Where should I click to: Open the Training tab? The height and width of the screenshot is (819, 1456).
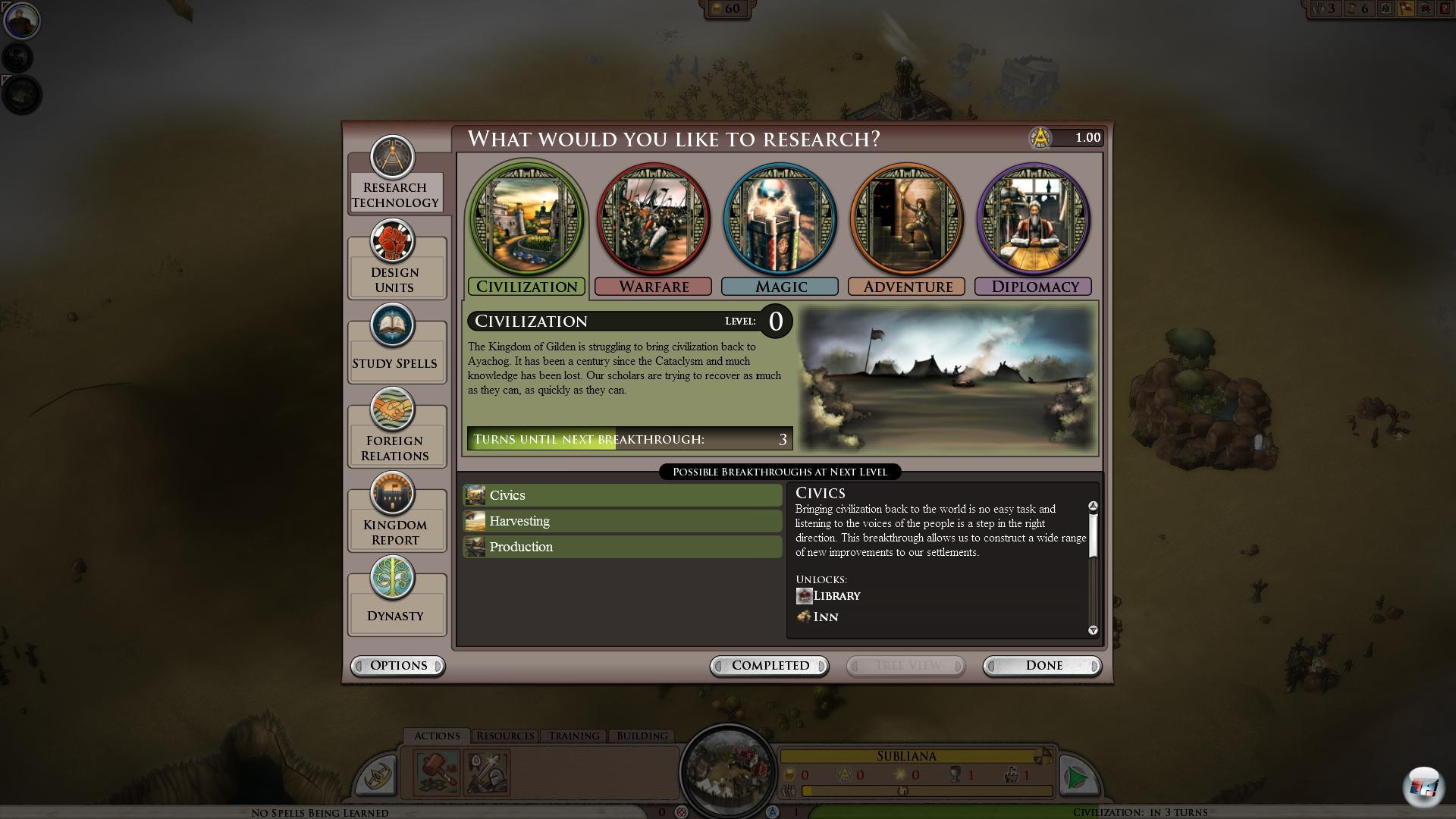click(x=574, y=736)
